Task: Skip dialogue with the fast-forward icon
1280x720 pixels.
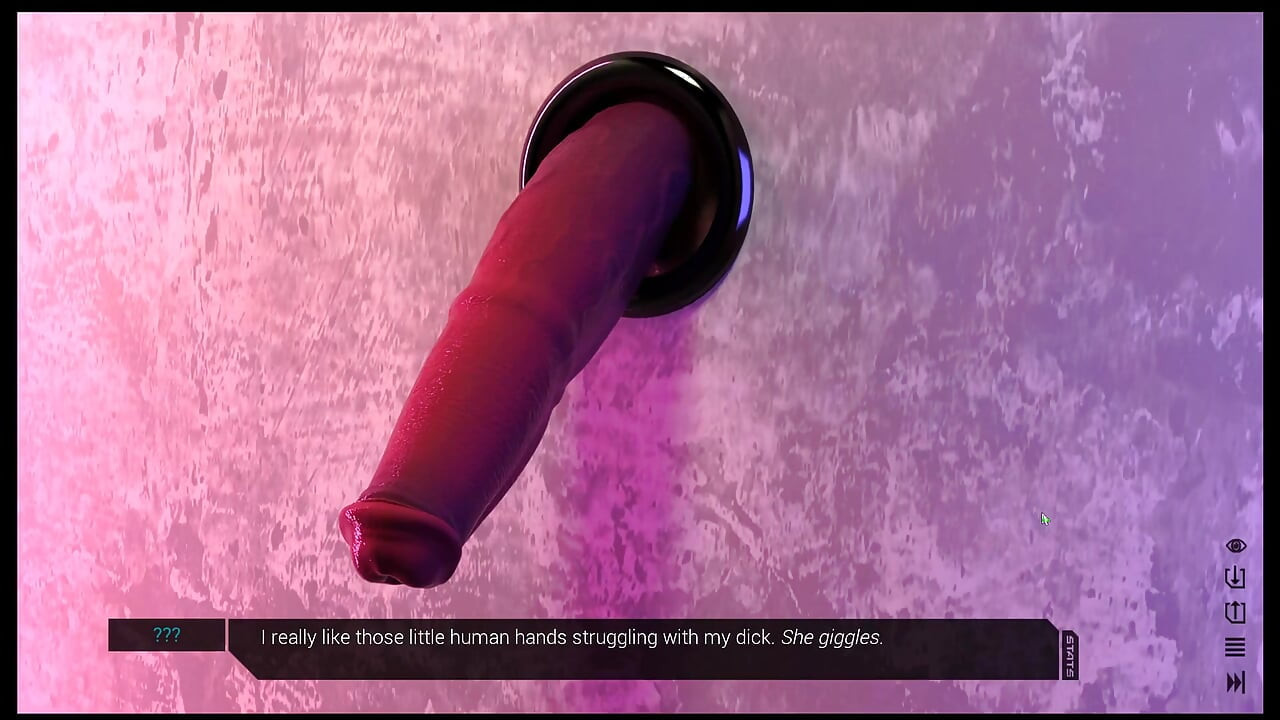Action: 1234,683
